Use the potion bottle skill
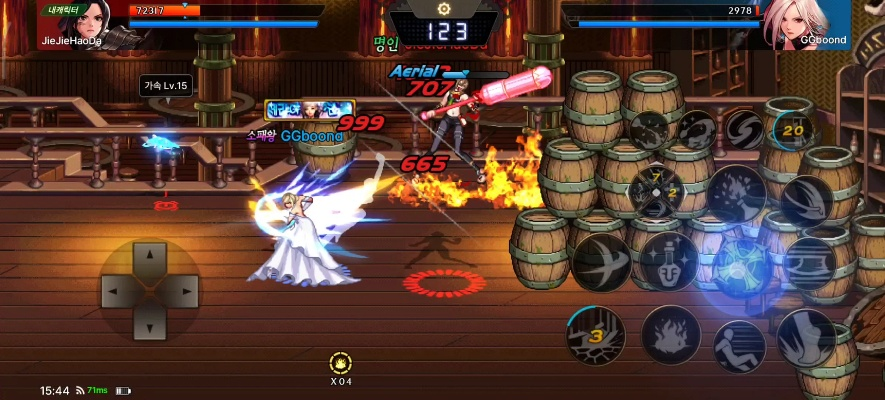The image size is (885, 400). point(668,263)
